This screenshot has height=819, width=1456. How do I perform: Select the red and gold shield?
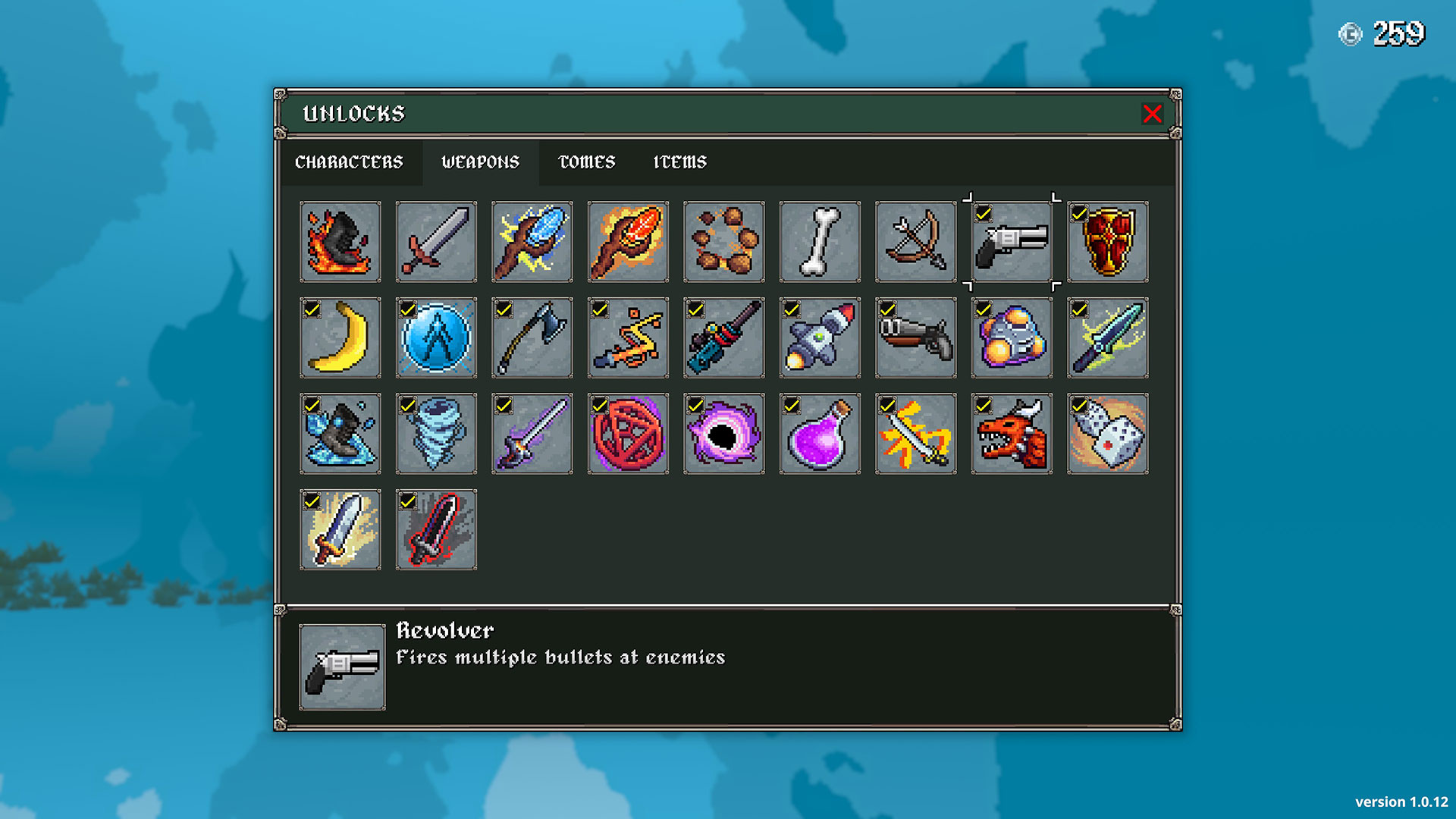(x=1107, y=242)
